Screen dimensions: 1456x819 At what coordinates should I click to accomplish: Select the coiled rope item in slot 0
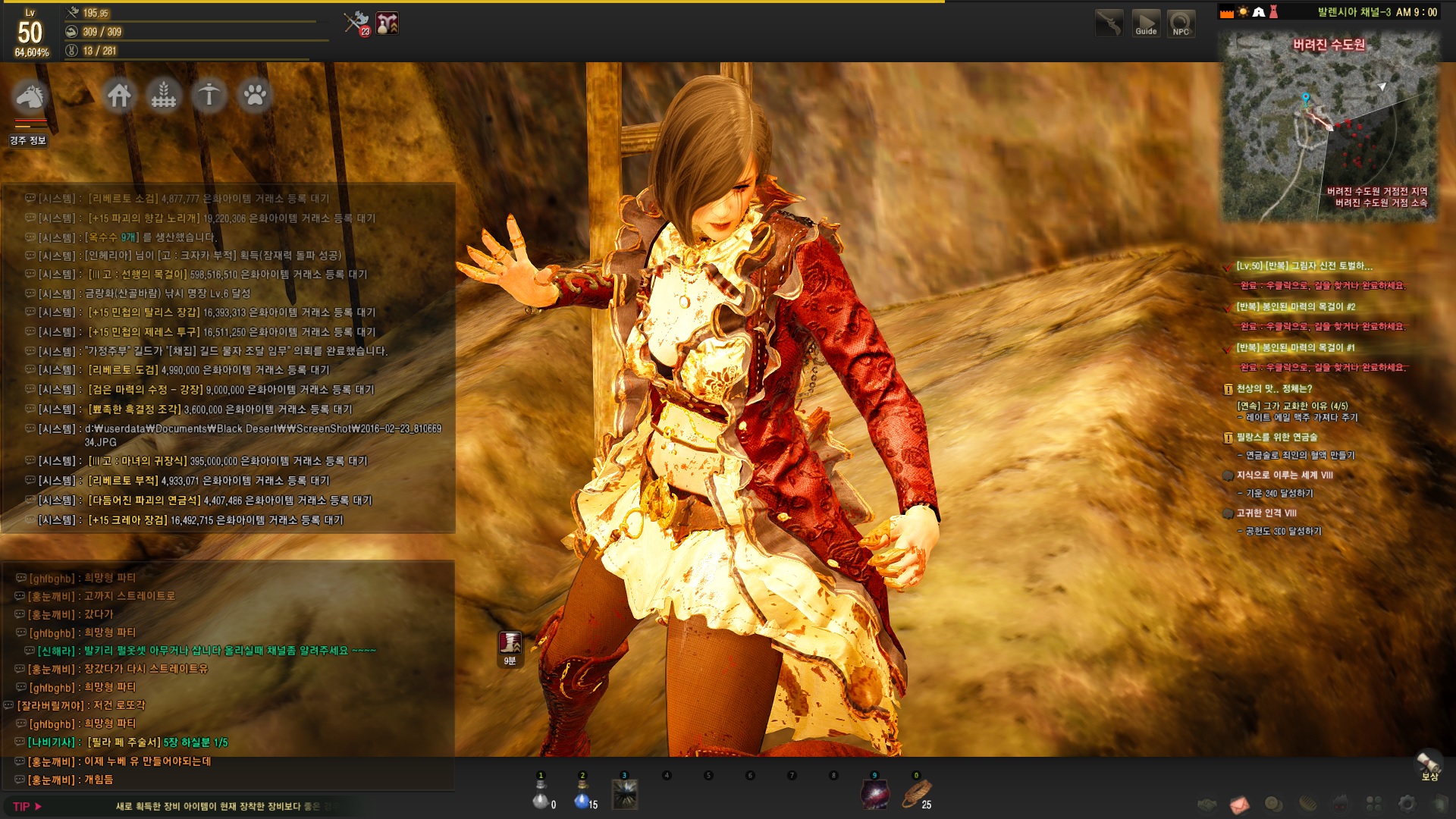point(916,795)
